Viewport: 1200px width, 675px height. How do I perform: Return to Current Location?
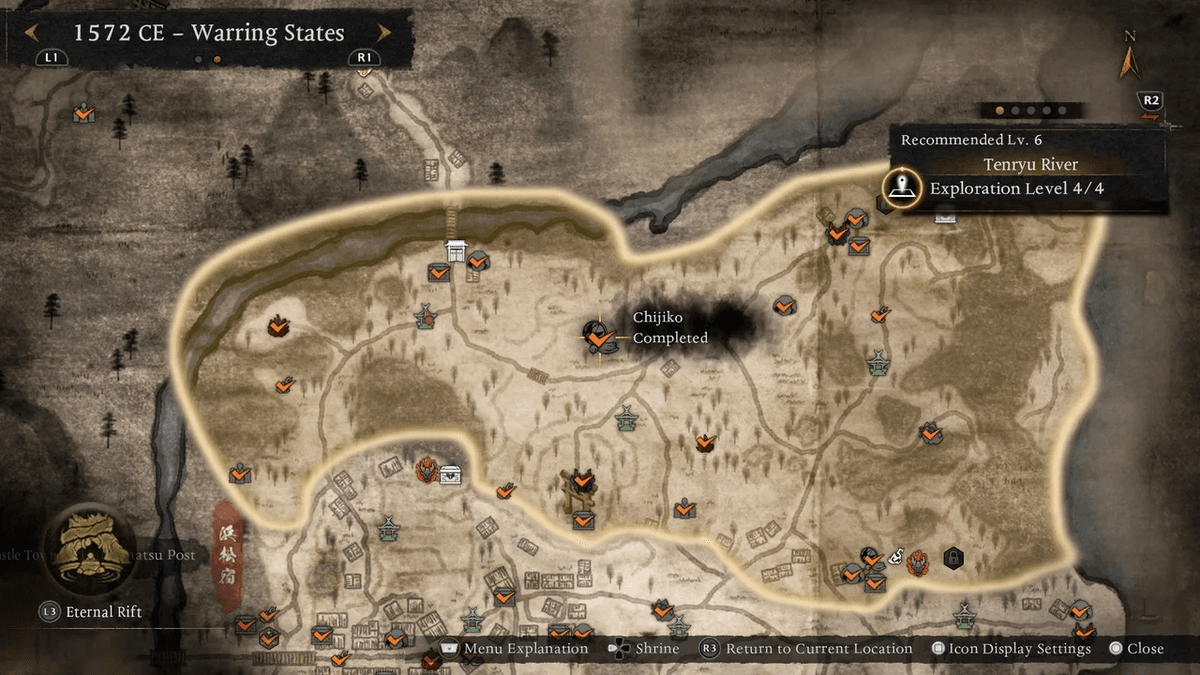807,649
